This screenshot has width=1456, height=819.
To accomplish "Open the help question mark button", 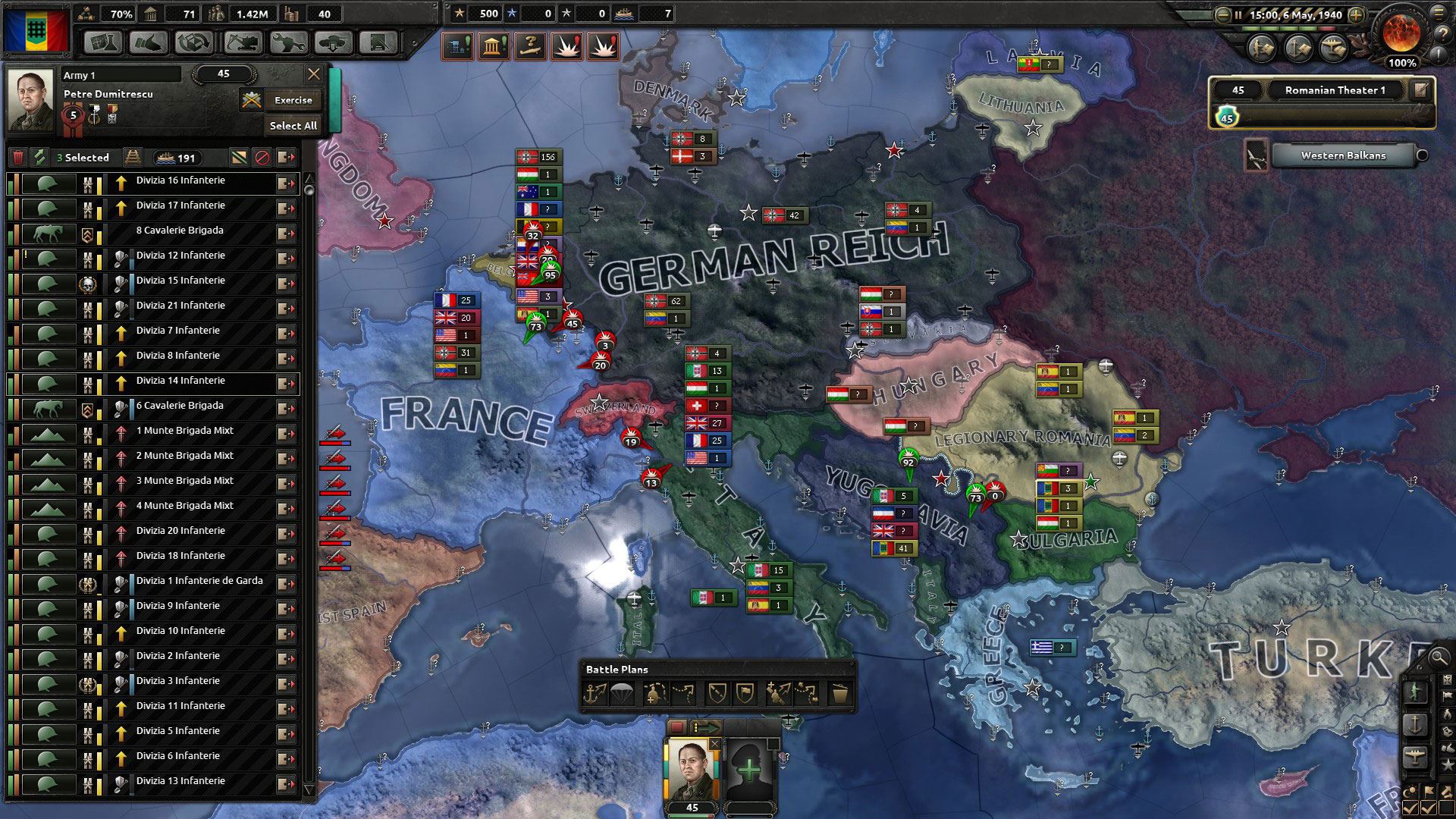I will [x=1440, y=33].
